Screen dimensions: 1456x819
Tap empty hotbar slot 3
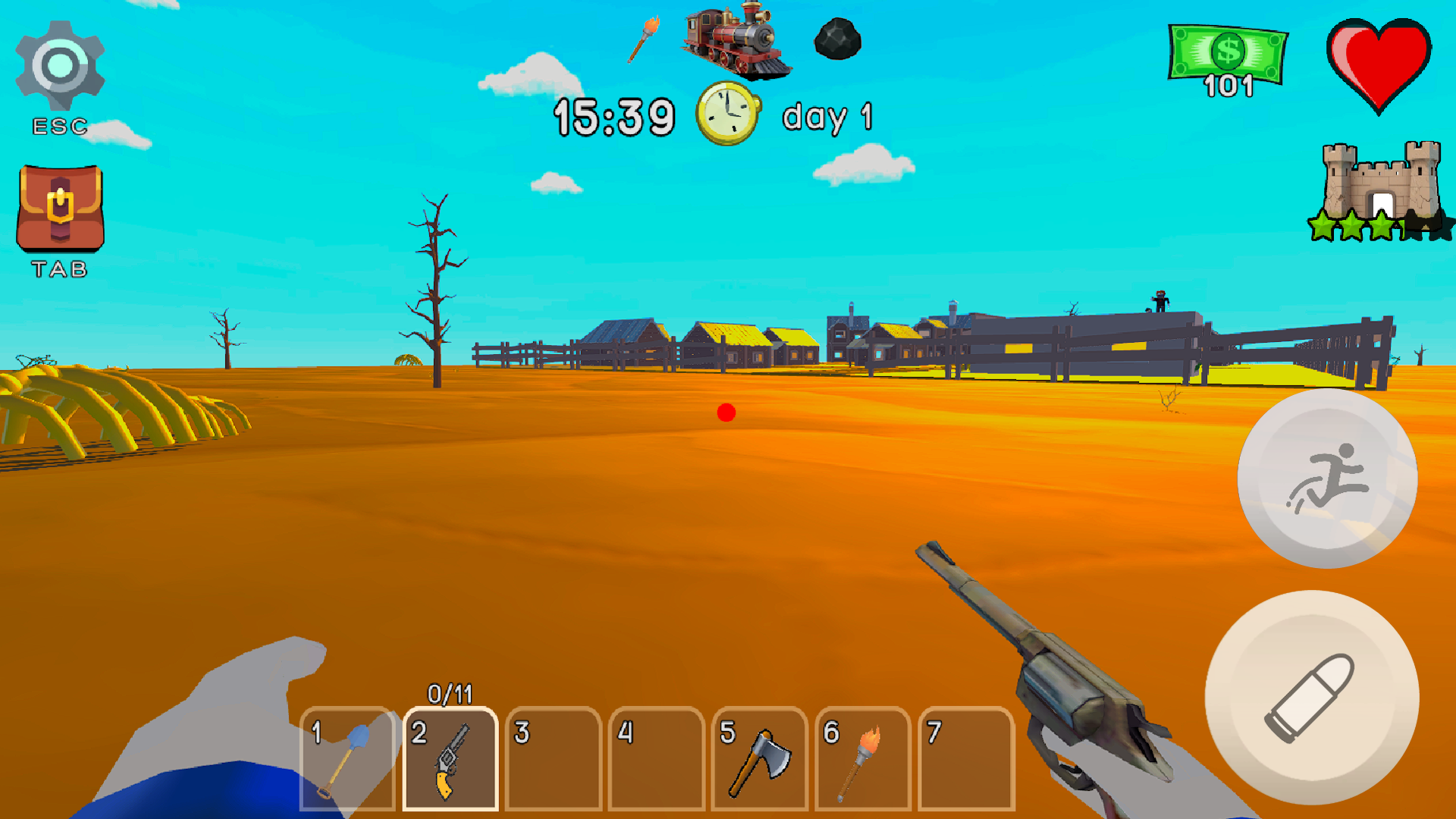tap(553, 758)
